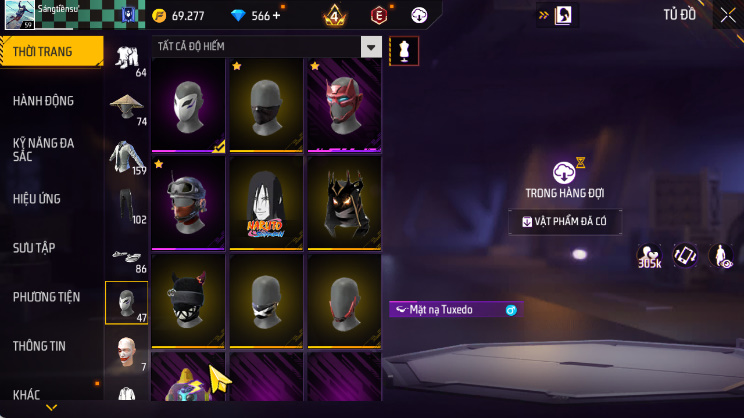Image resolution: width=744 pixels, height=418 pixels.
Task: Pick the Naruto Orochimaru face item
Action: (266, 203)
